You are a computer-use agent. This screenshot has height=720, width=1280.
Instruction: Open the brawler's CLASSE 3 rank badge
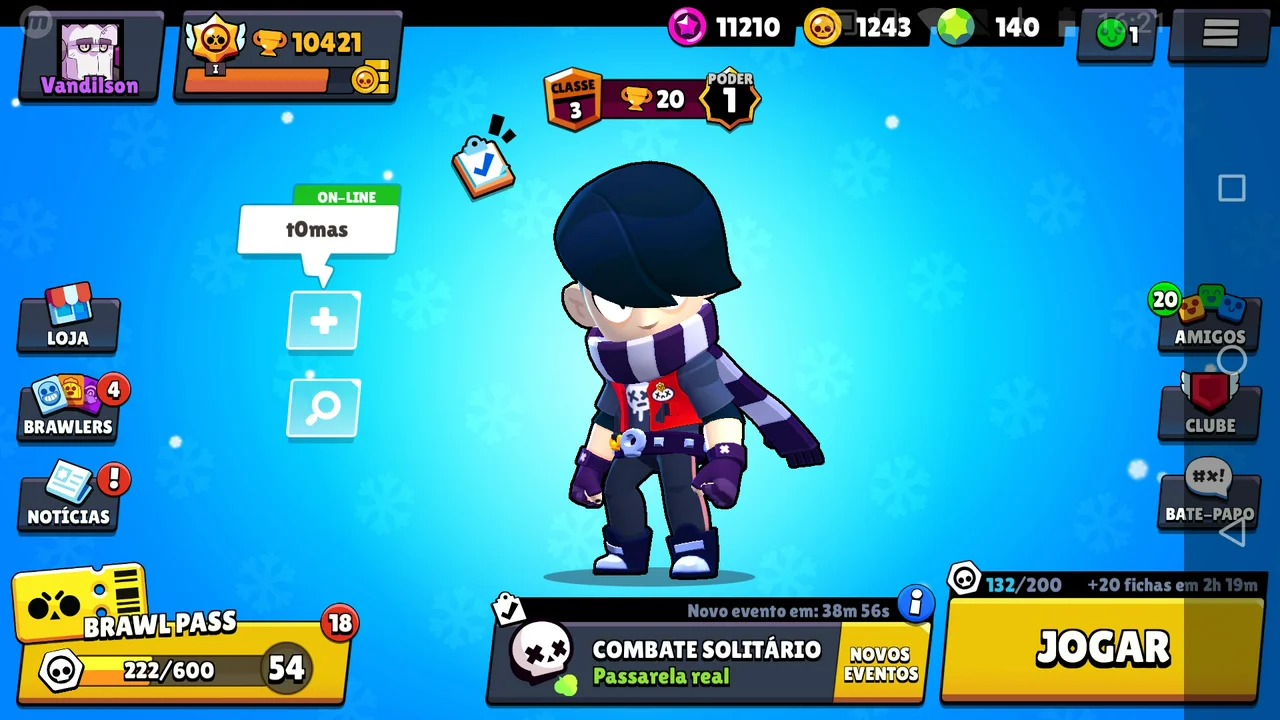(x=573, y=99)
